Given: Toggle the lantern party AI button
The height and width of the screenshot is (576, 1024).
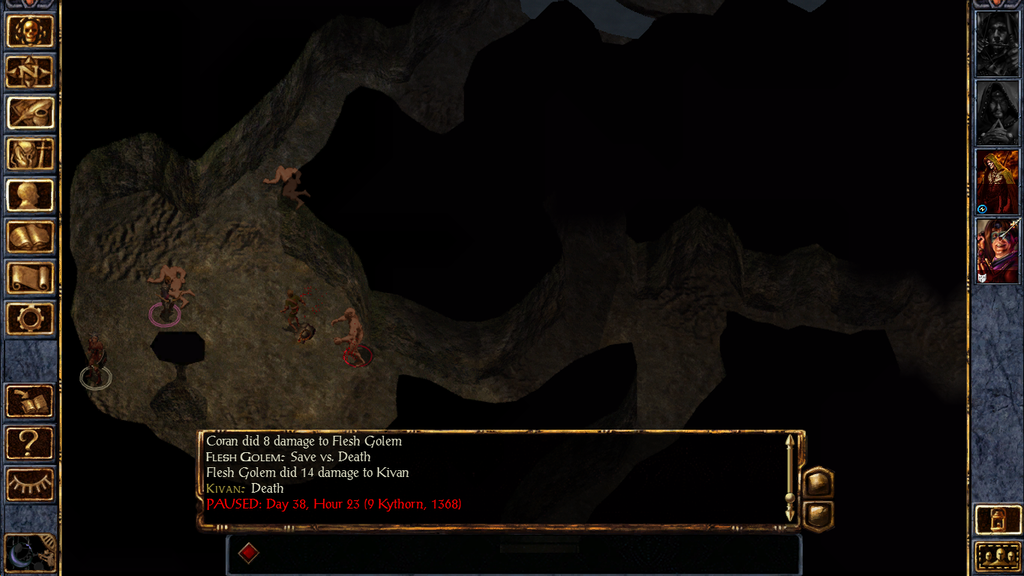Looking at the screenshot, I should click(x=997, y=520).
